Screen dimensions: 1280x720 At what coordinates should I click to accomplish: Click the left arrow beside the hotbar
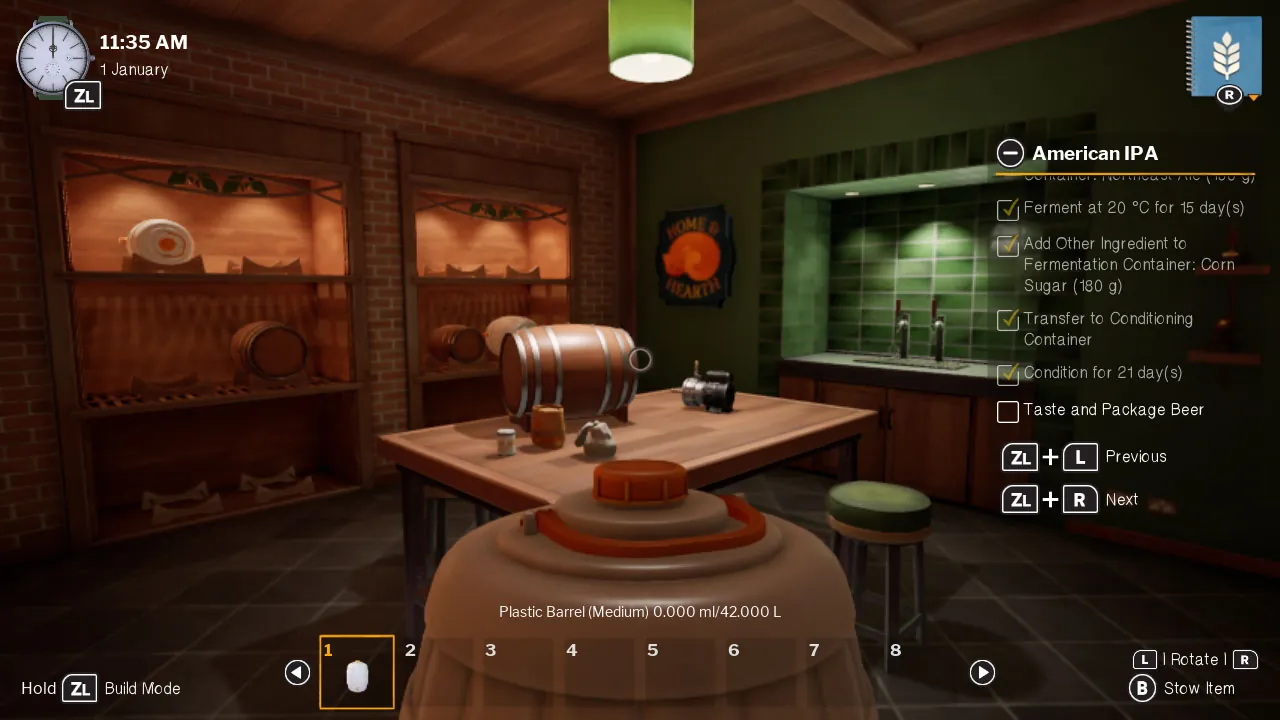point(297,673)
